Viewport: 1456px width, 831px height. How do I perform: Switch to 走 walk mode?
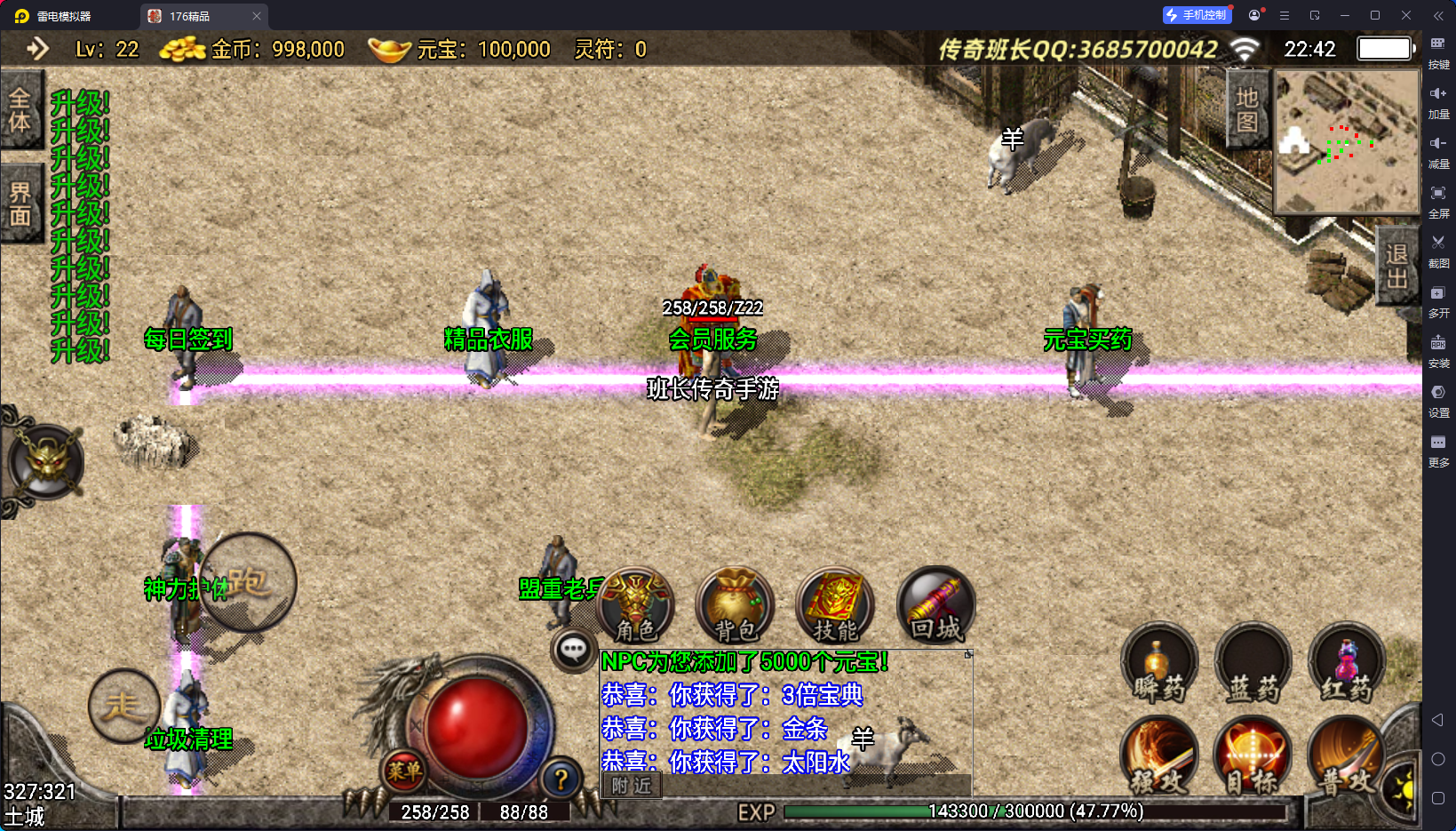tap(123, 707)
